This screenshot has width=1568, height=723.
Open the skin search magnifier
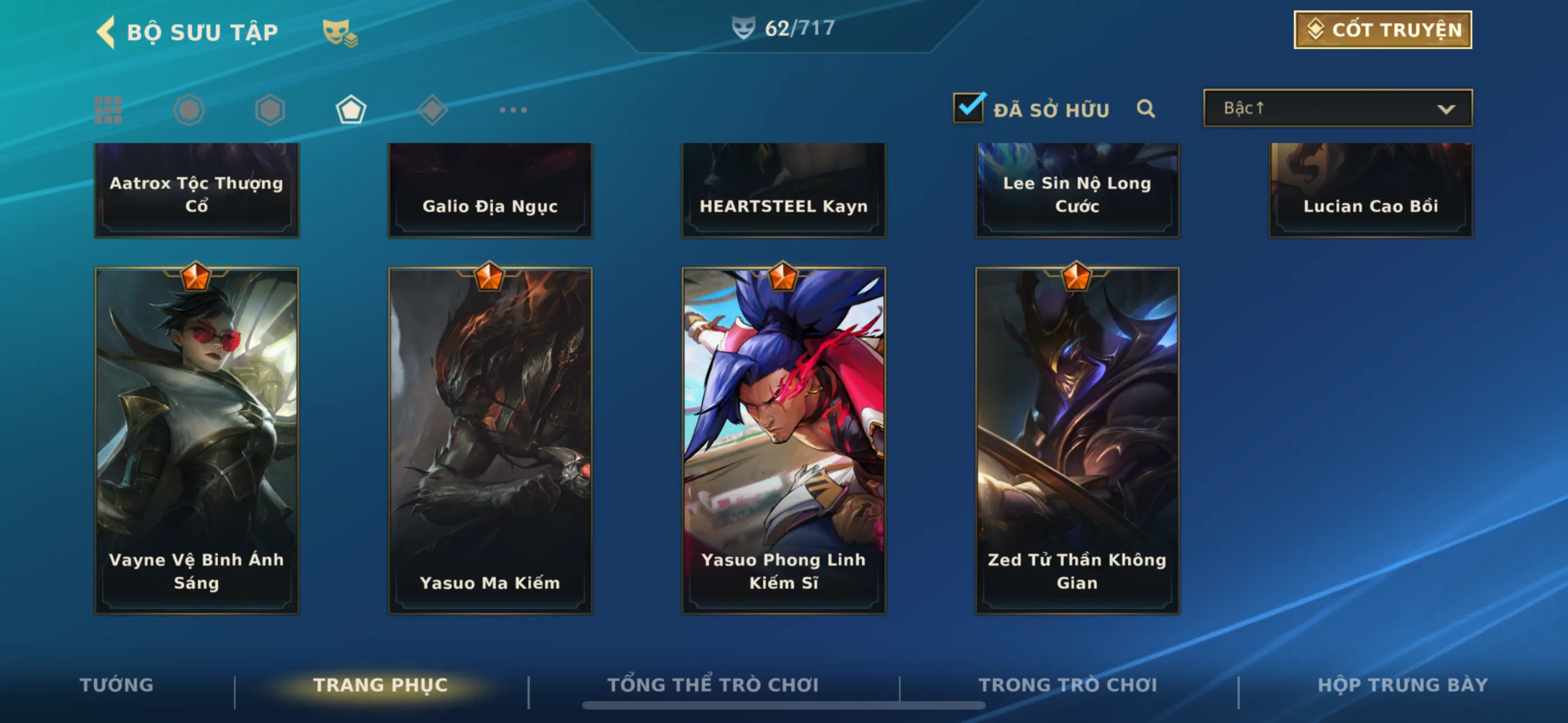pyautogui.click(x=1145, y=109)
